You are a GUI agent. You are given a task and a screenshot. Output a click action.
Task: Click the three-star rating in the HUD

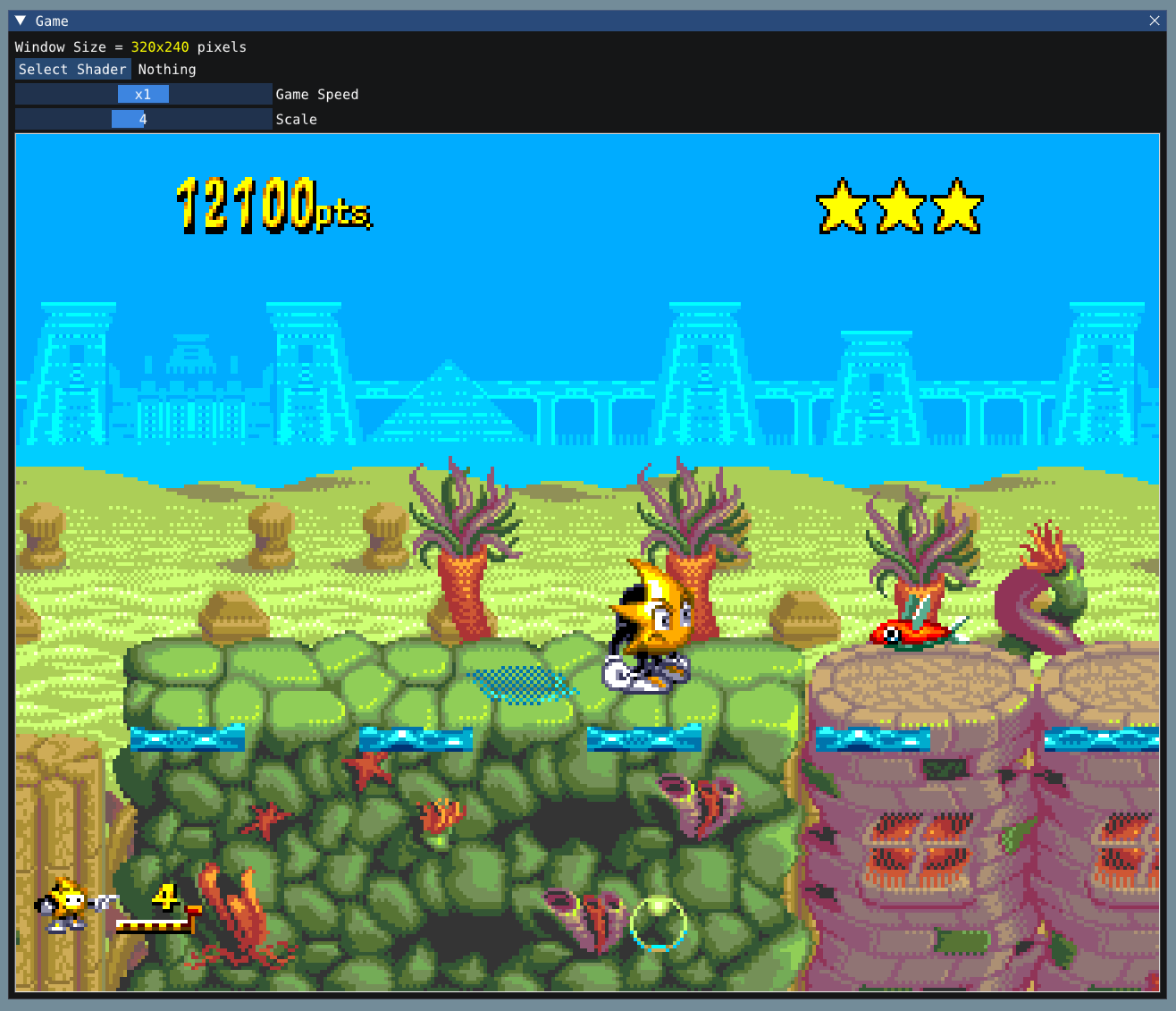899,207
